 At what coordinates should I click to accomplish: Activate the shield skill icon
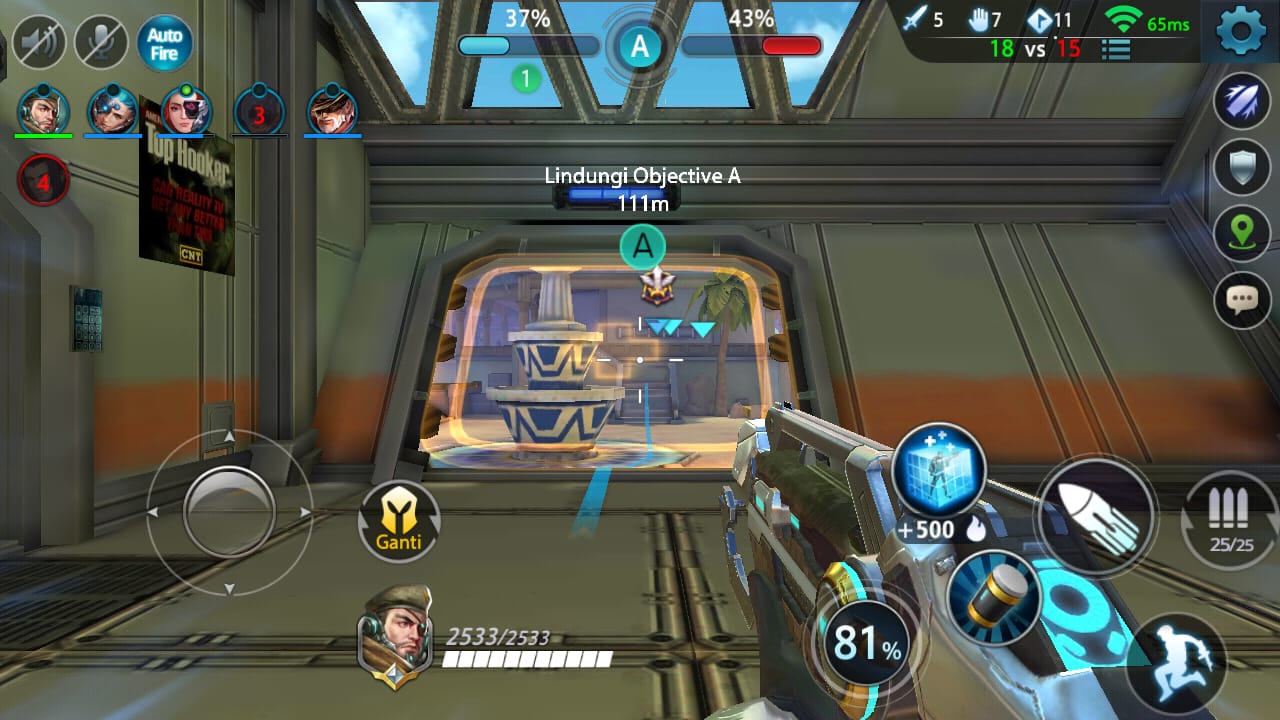1240,165
